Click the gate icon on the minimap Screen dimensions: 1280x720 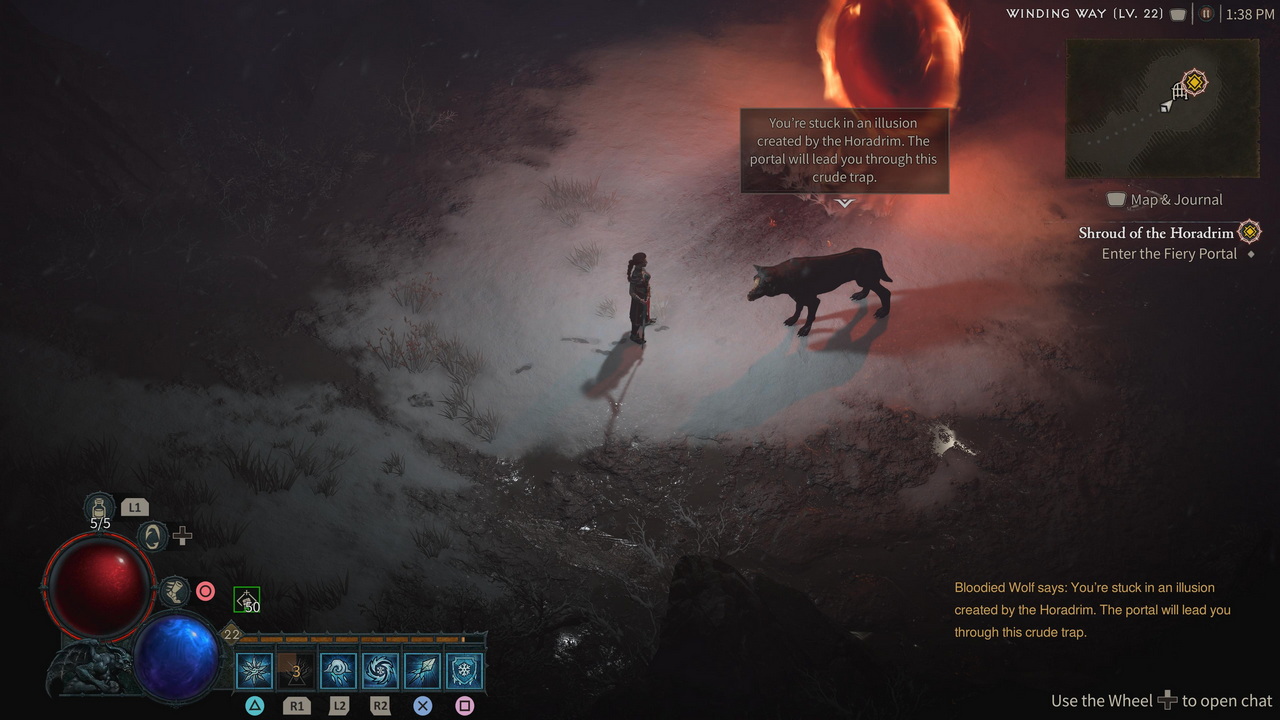tap(1179, 92)
